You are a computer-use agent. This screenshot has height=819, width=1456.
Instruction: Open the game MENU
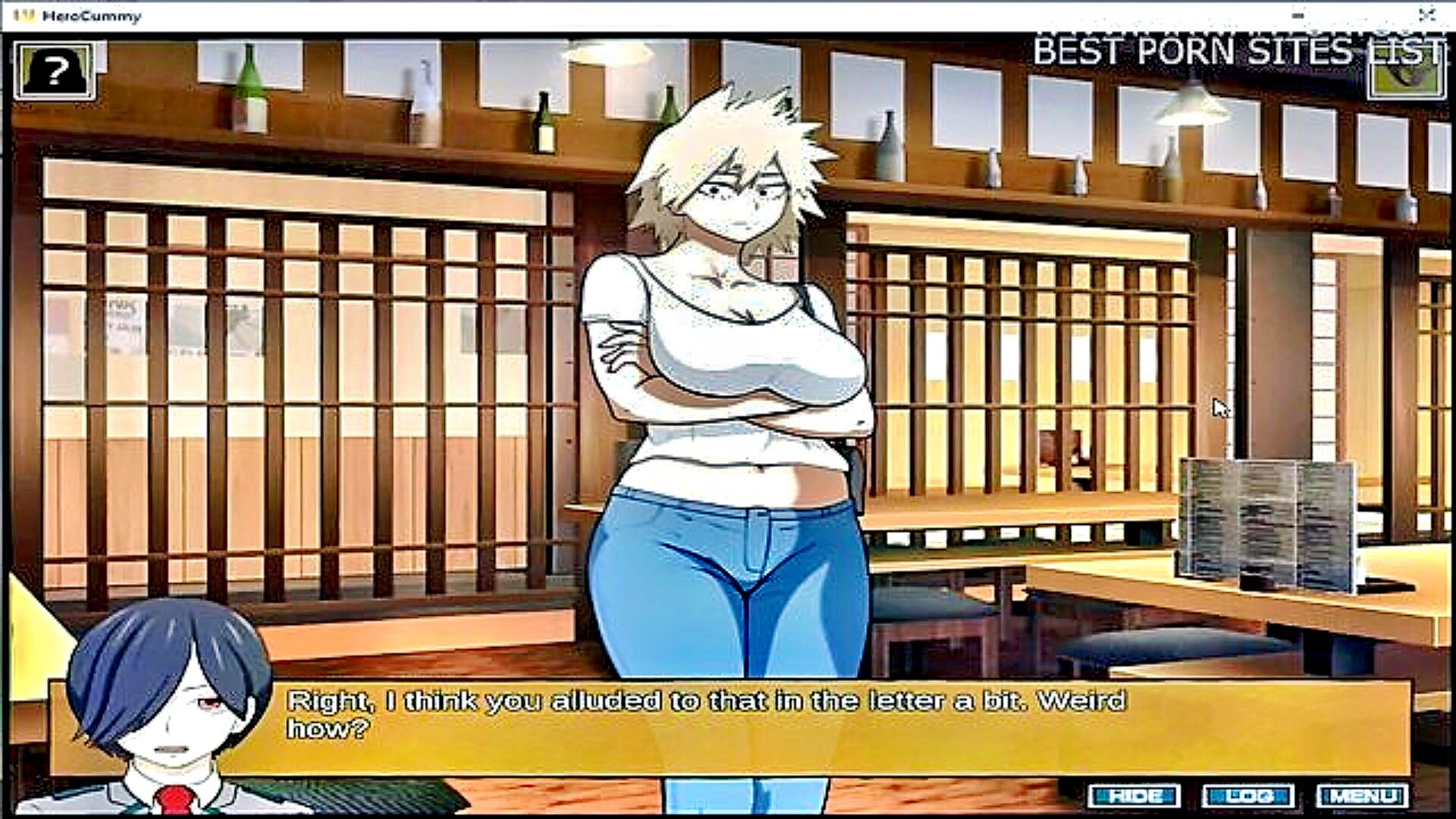[x=1362, y=796]
